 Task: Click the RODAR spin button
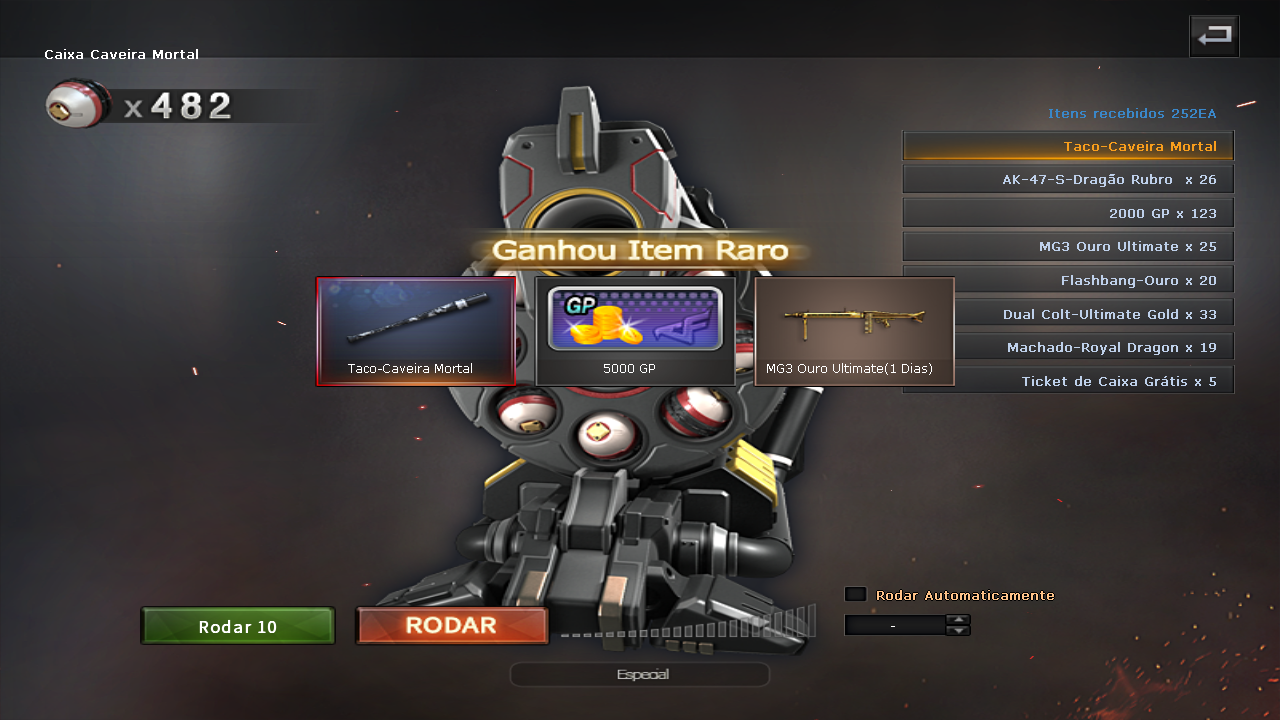(x=451, y=626)
